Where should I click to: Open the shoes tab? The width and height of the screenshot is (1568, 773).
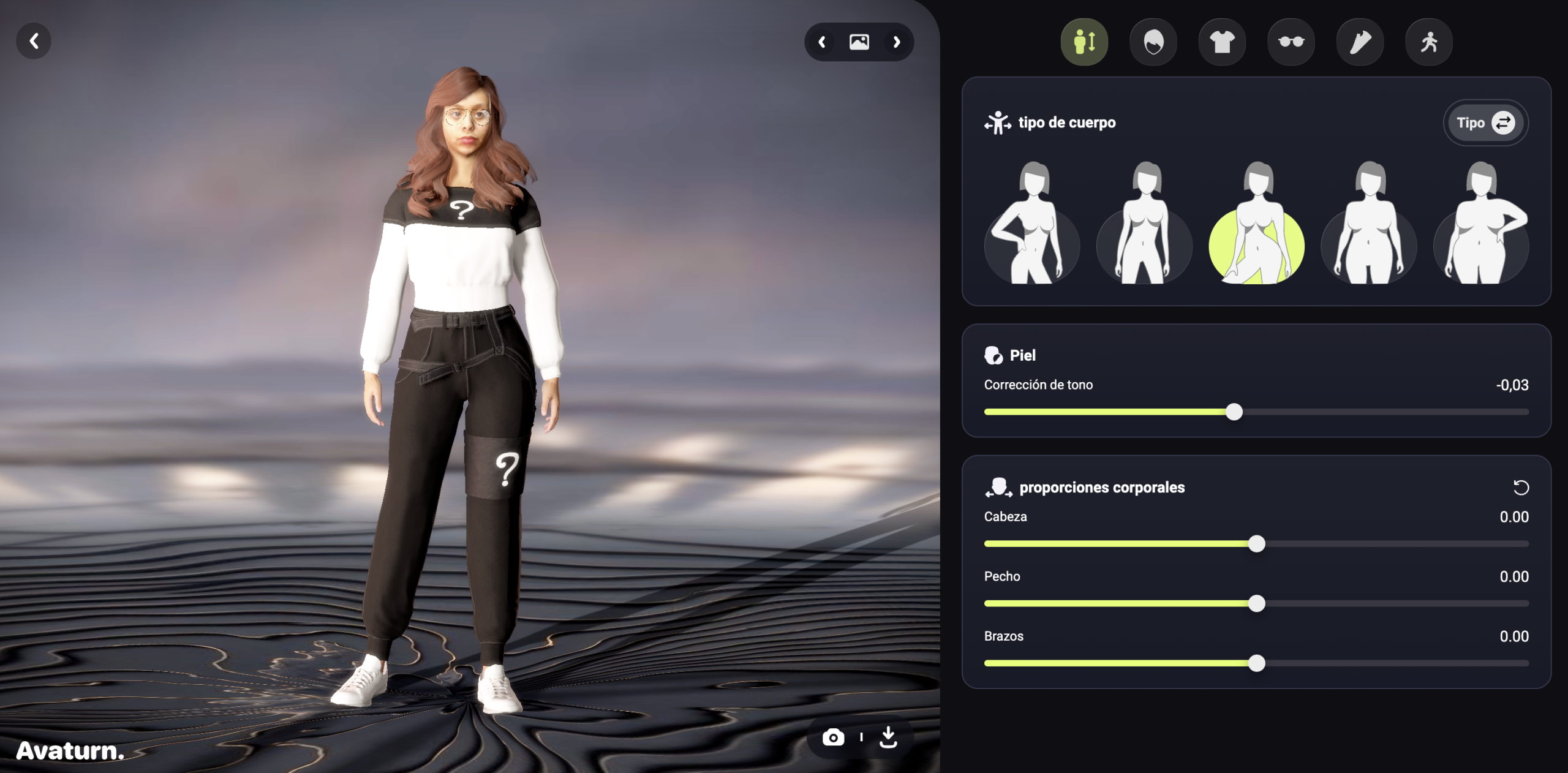(x=1360, y=42)
